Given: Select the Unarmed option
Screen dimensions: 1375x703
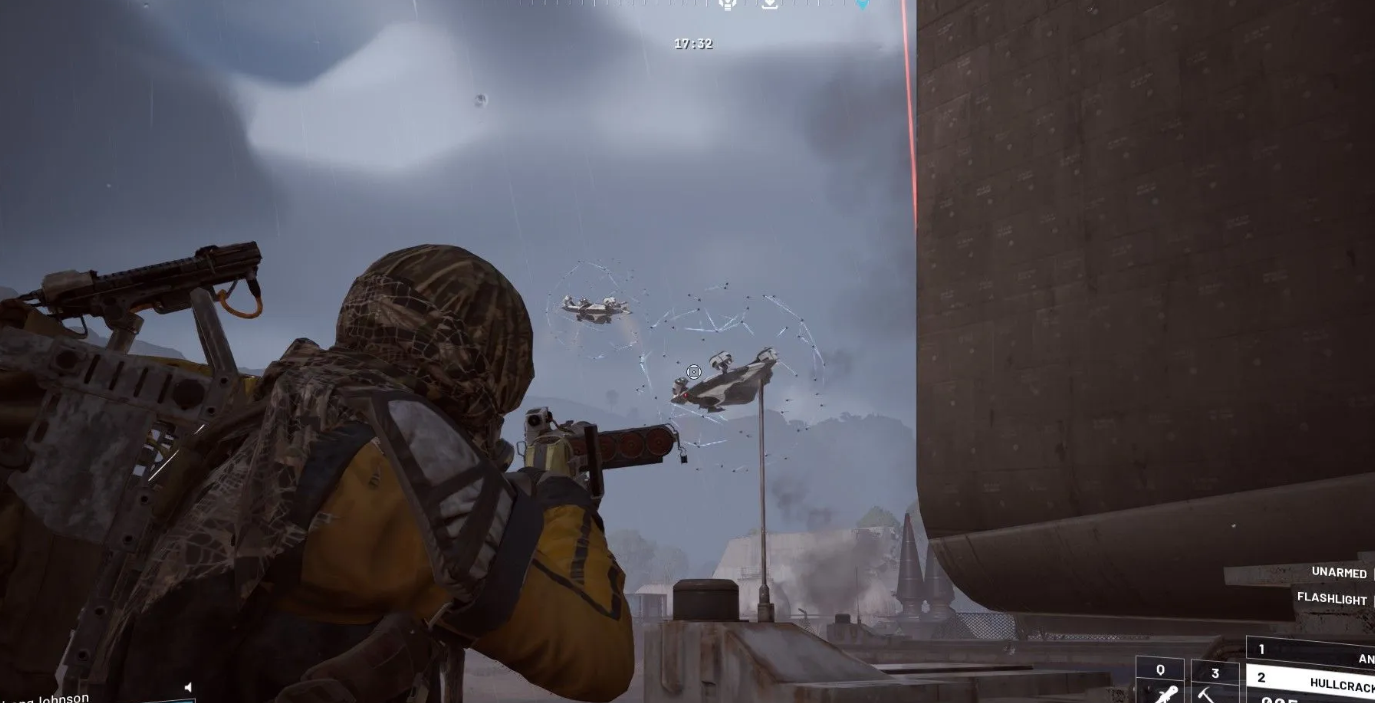Looking at the screenshot, I should [x=1338, y=573].
